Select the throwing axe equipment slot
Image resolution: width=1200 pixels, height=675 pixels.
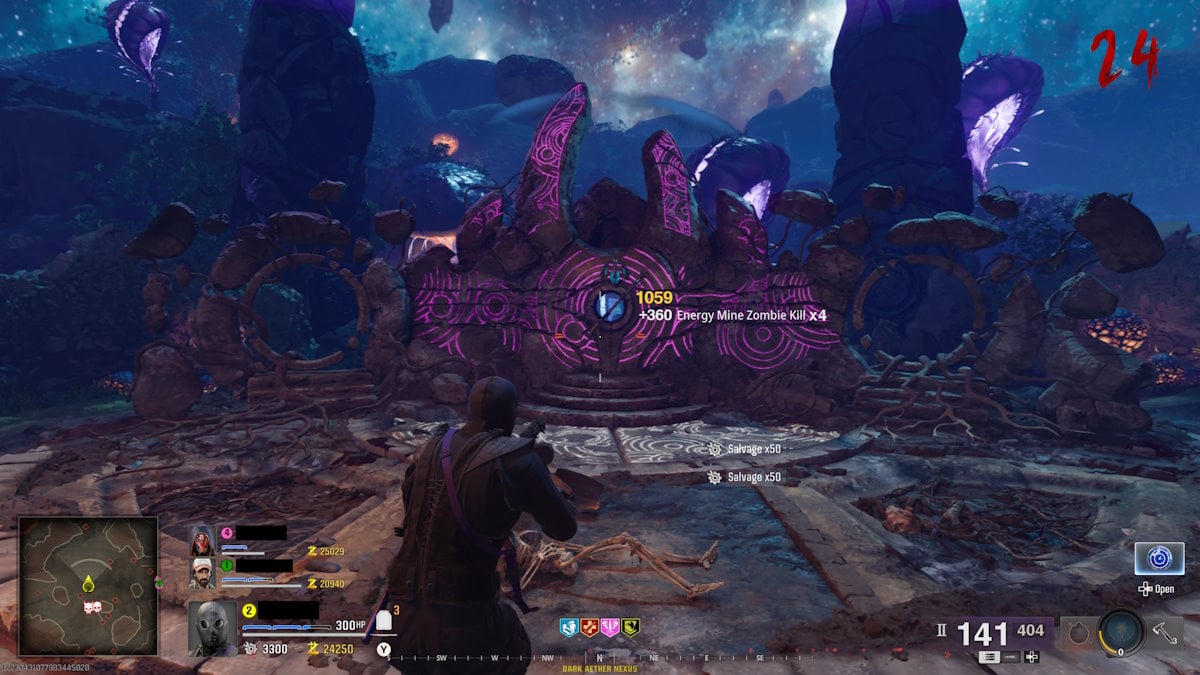point(1165,632)
